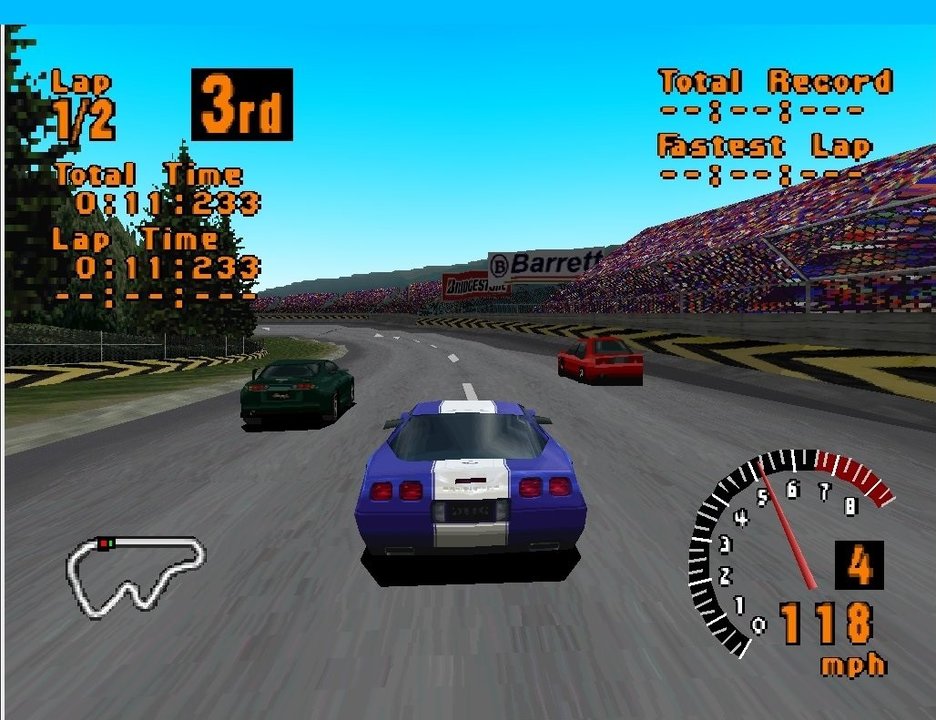Viewport: 936px width, 720px height.
Task: Click the track layout minimap
Action: tap(134, 575)
